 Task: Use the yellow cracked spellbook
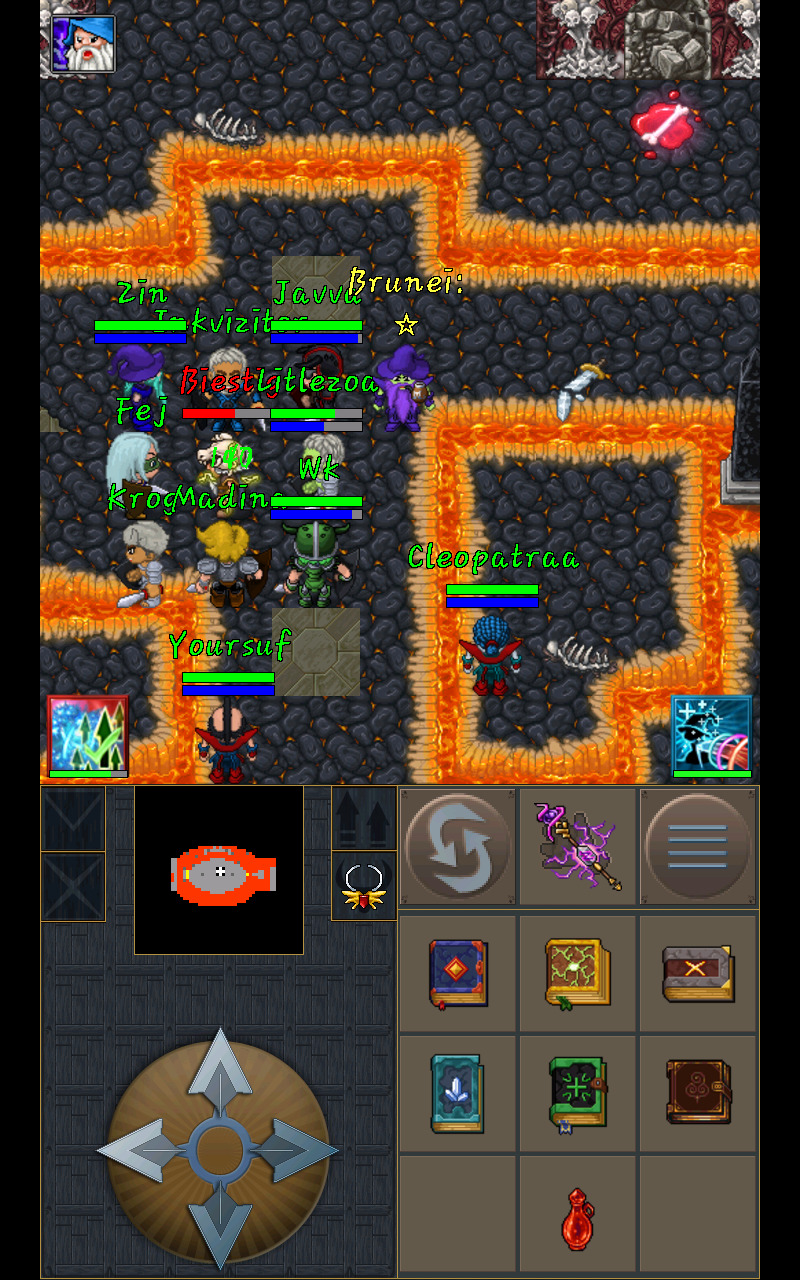[x=578, y=972]
